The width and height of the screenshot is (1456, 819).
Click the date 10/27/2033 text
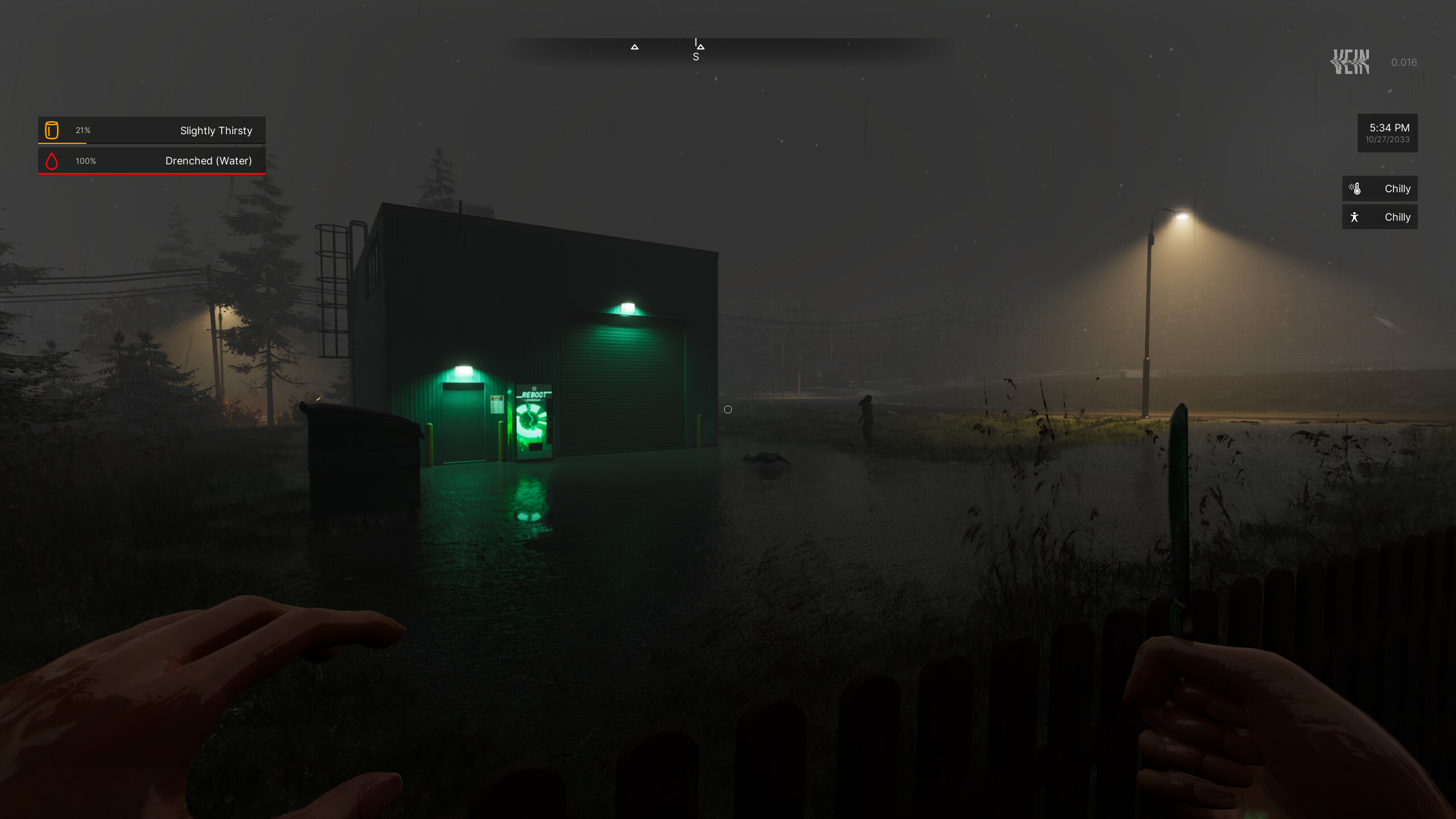click(x=1388, y=140)
